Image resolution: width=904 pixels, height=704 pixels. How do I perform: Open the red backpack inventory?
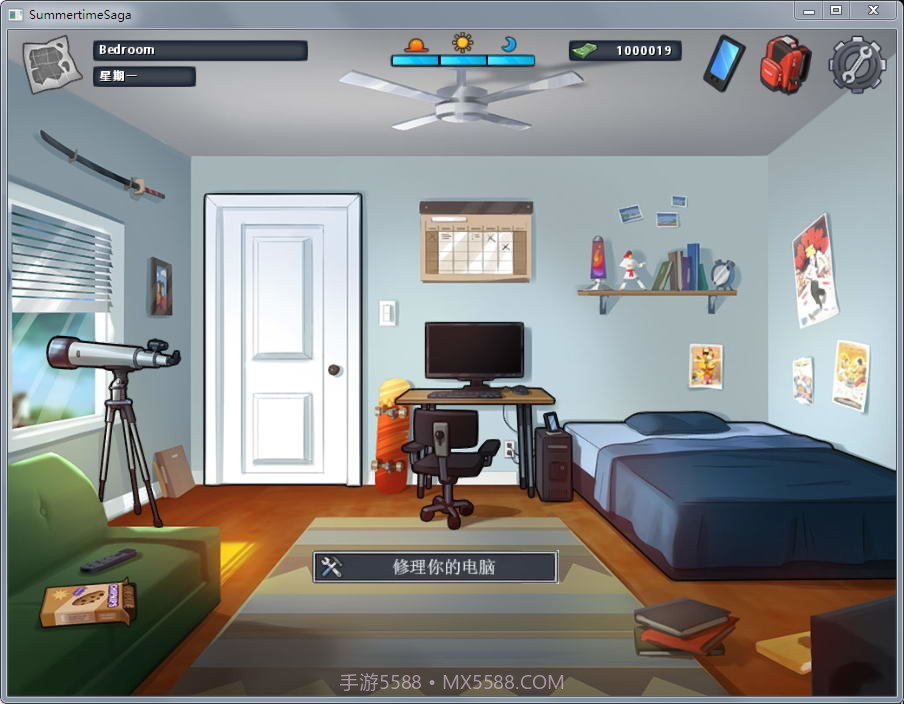click(785, 64)
